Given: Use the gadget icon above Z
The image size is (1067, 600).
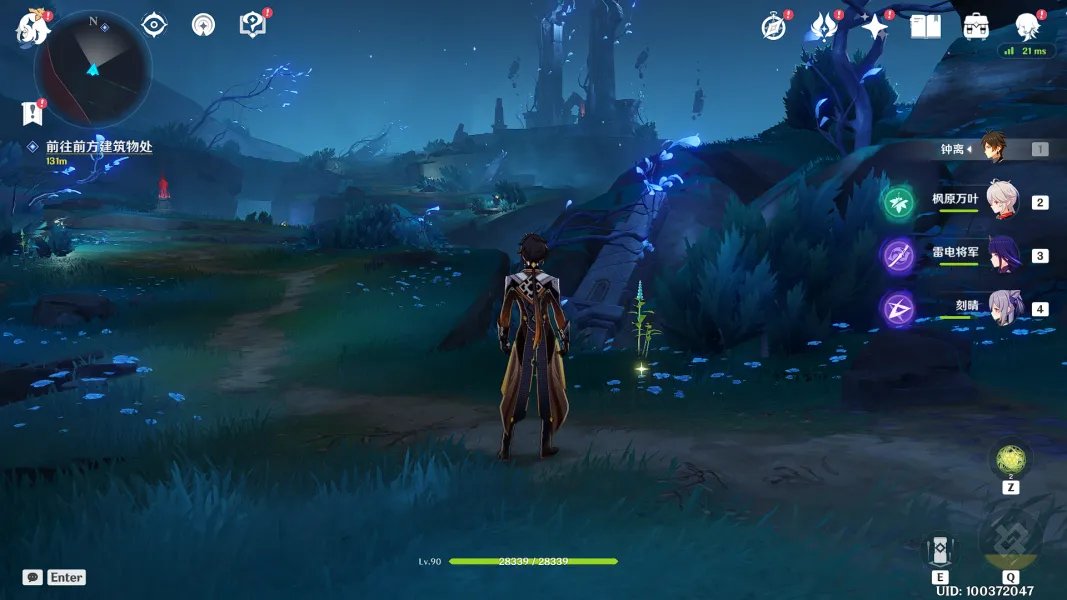Looking at the screenshot, I should tap(1011, 459).
